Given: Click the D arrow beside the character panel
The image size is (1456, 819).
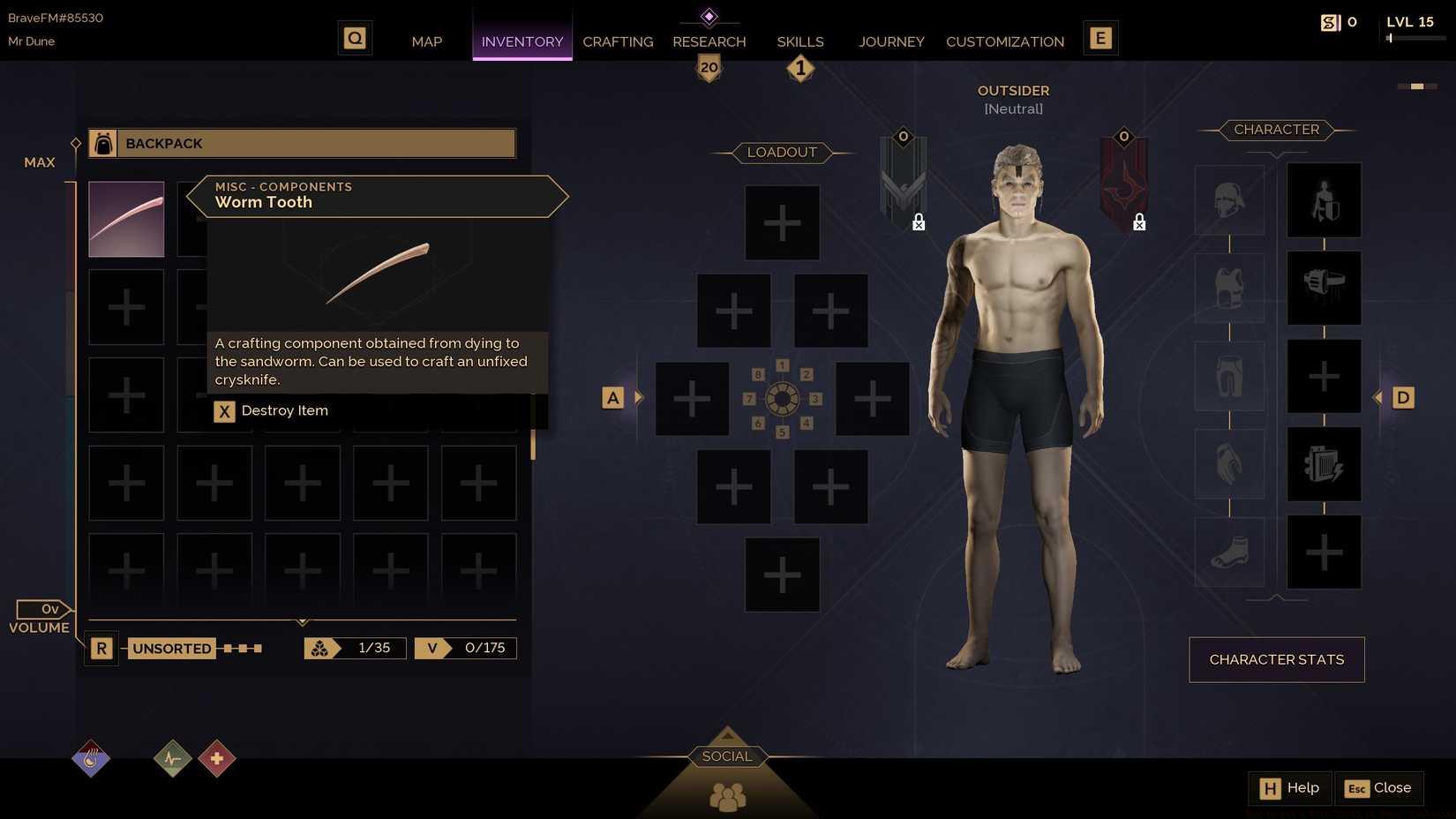Looking at the screenshot, I should click(x=1402, y=397).
